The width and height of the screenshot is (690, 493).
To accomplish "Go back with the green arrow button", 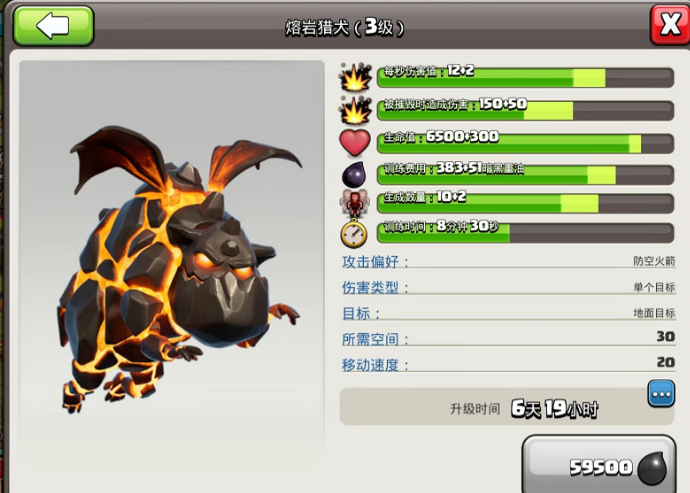I will point(53,25).
